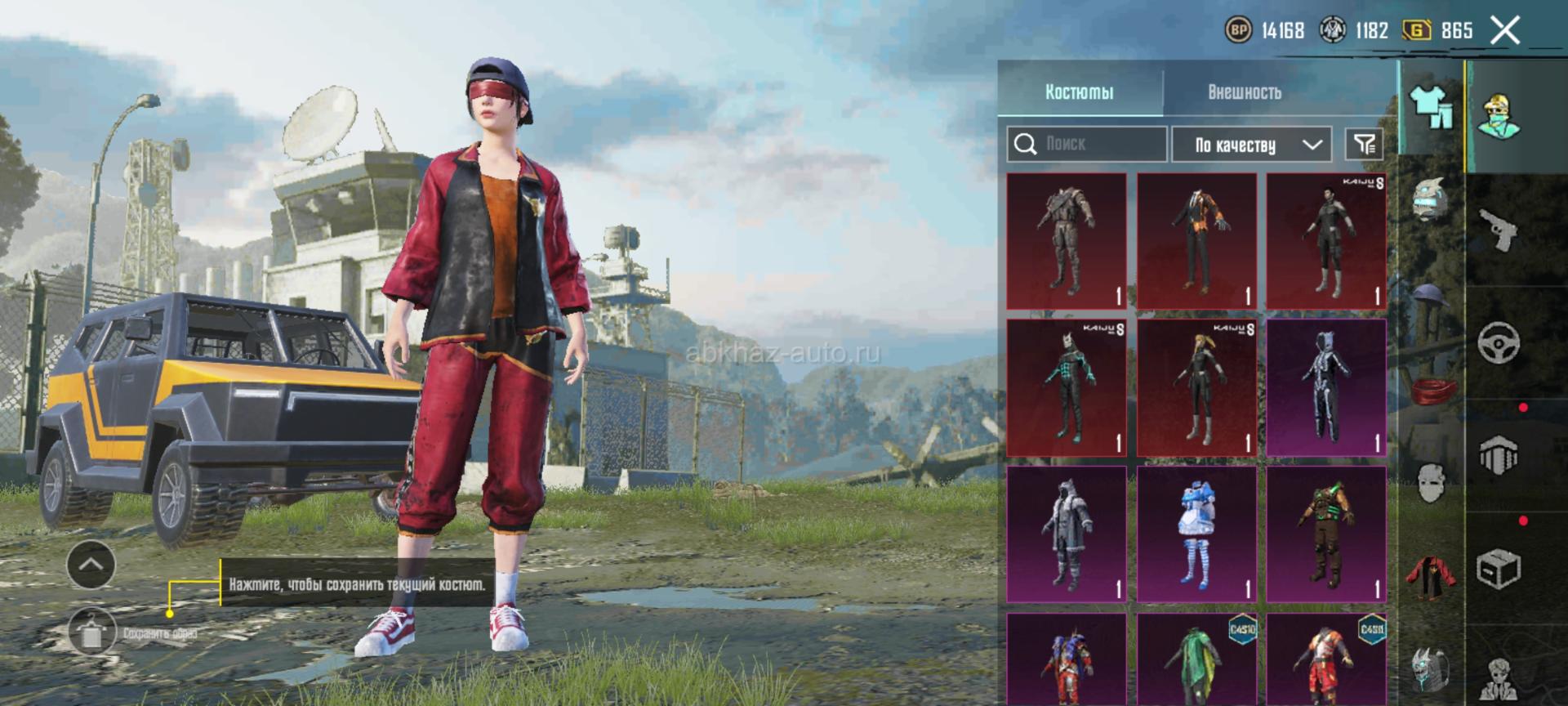Choose the grey hooded coat costume
This screenshot has height=706, width=1568.
coord(1067,534)
